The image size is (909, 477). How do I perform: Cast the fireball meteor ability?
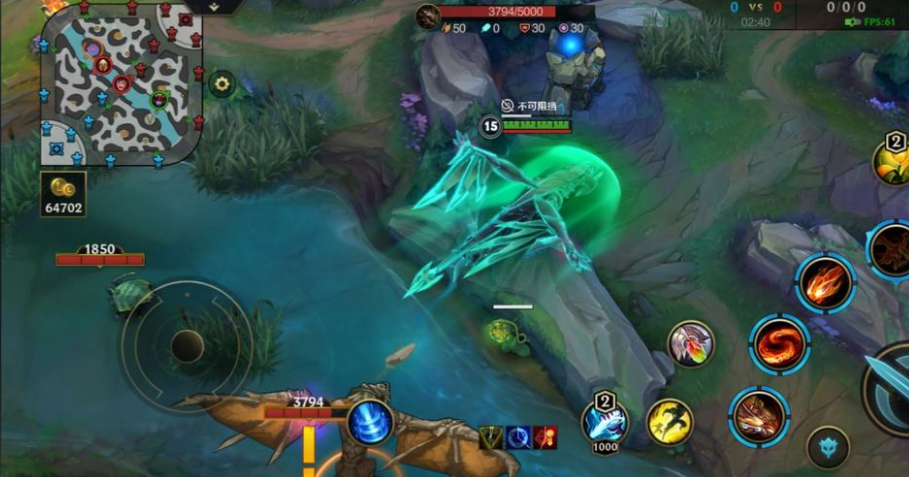[826, 283]
